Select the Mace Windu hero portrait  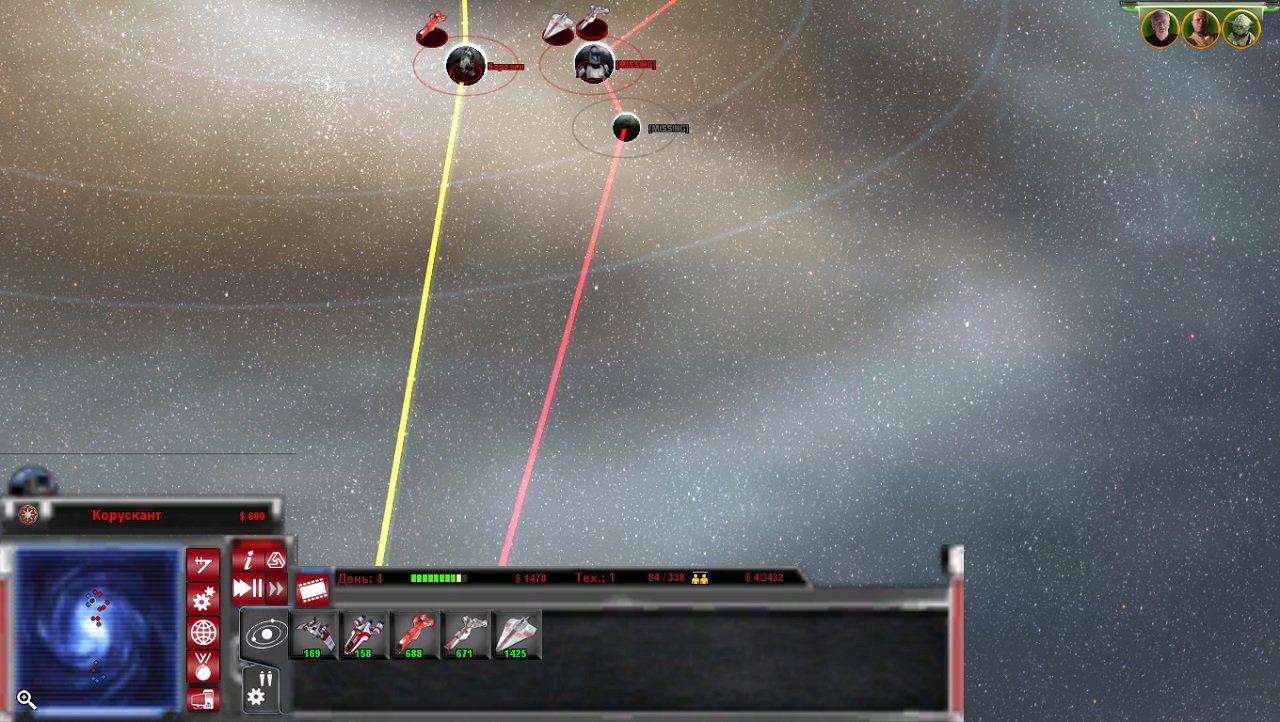(1201, 29)
